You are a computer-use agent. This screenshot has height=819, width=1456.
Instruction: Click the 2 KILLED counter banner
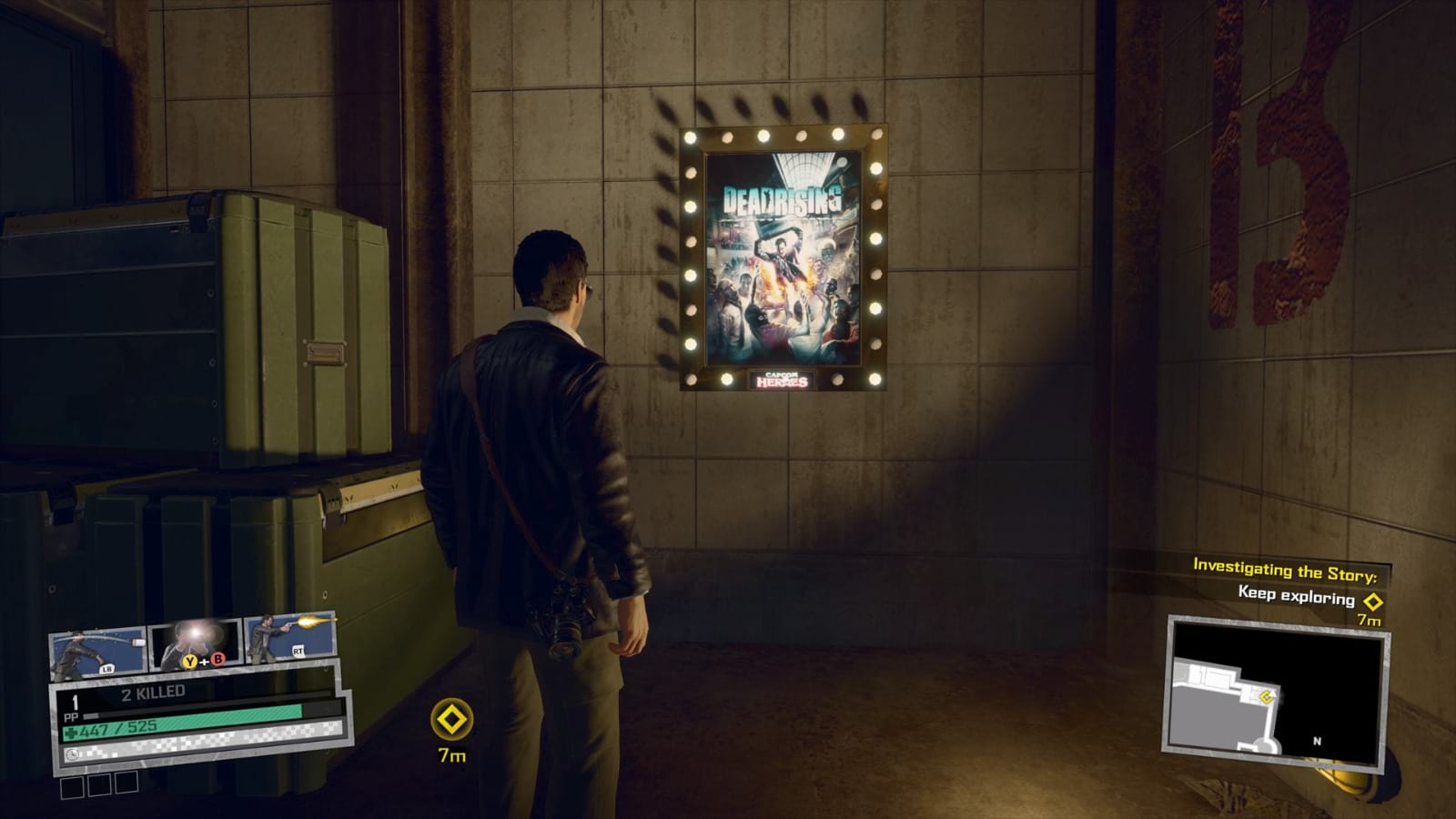click(x=153, y=691)
